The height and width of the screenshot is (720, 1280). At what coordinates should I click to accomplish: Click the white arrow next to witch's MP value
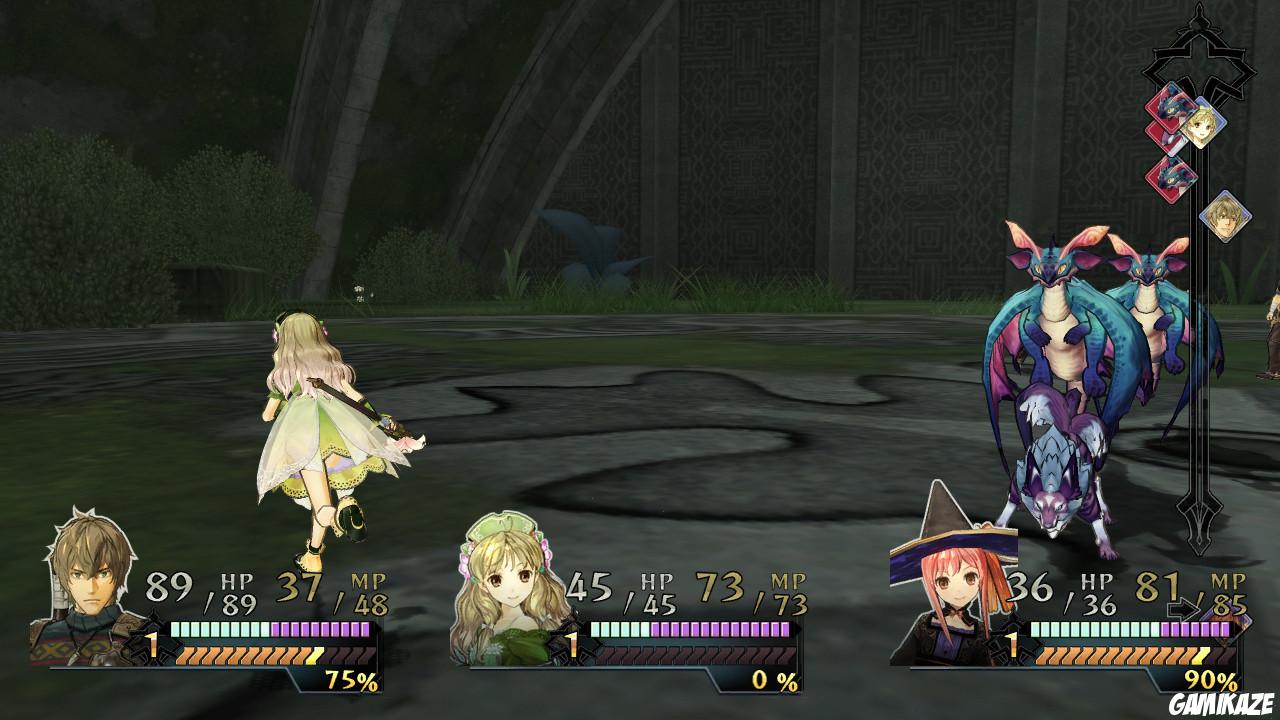point(1187,607)
